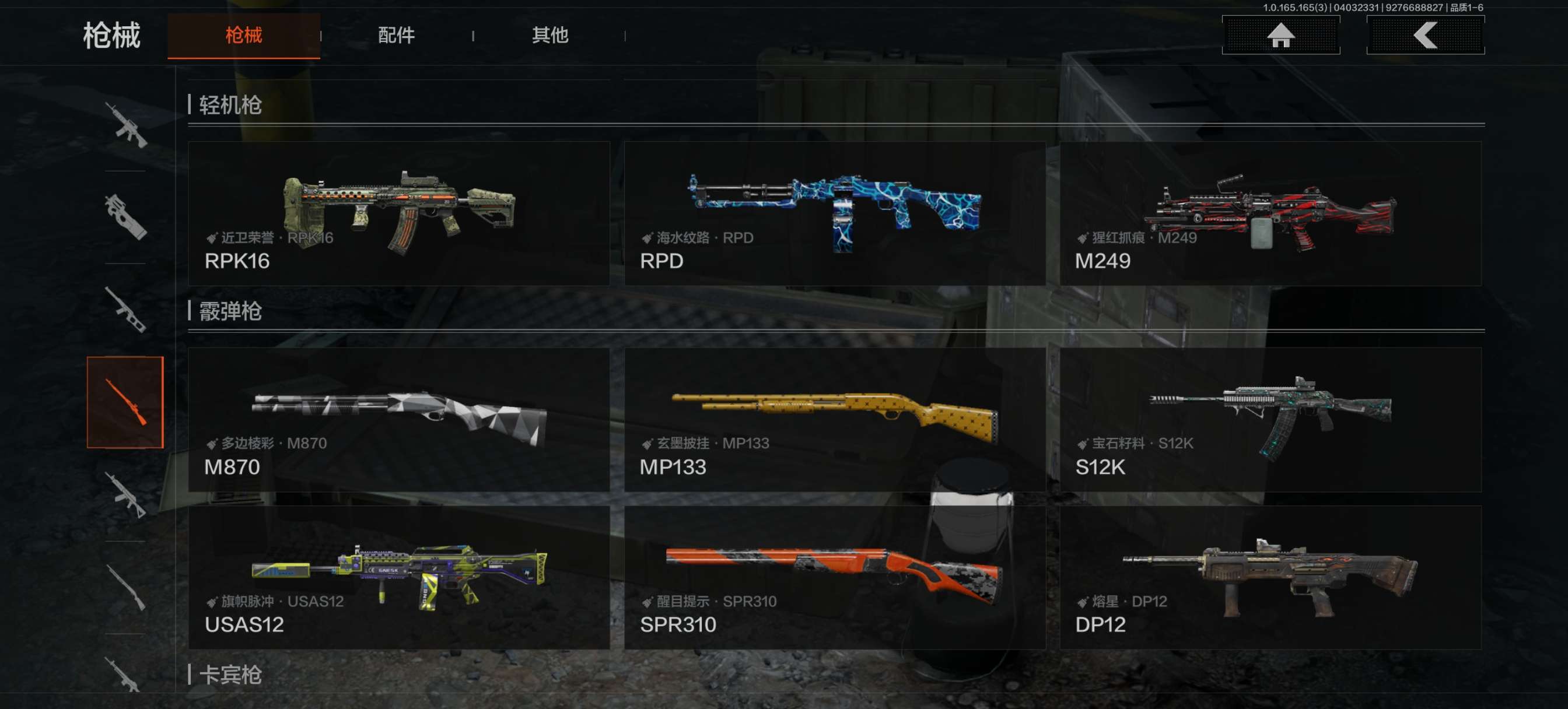Choose the orange SPR310 shotgun
This screenshot has width=1568, height=709.
(x=835, y=577)
